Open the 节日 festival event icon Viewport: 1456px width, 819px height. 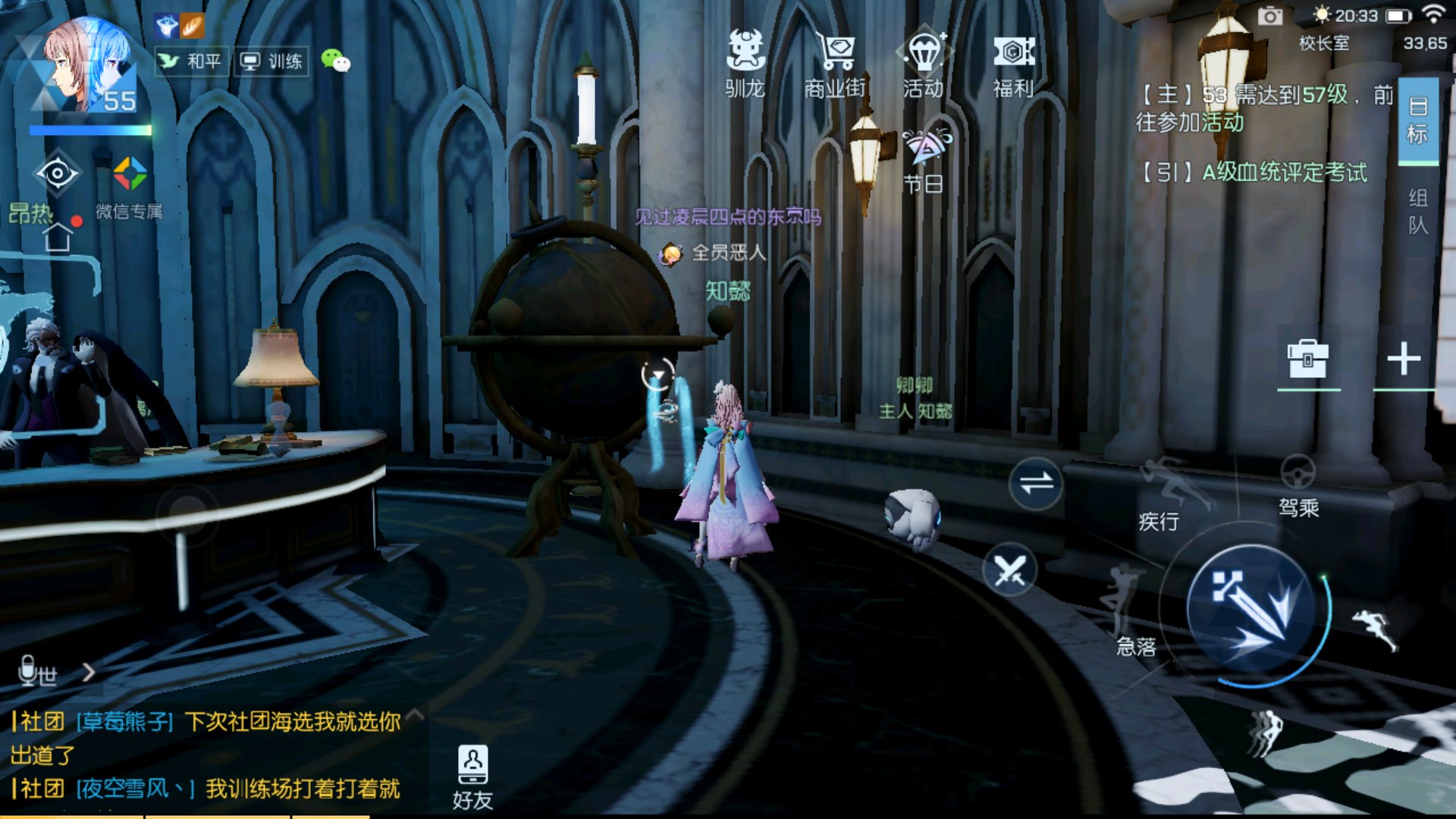924,161
